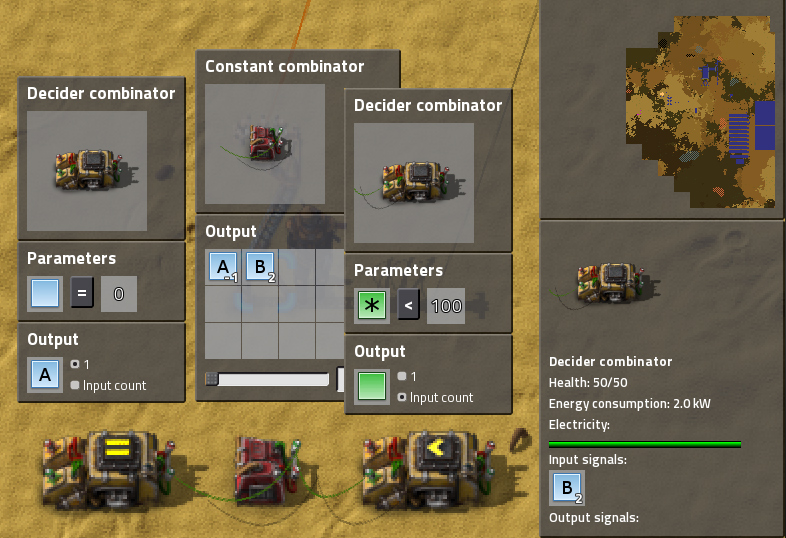Choose the green output signal slot
This screenshot has height=538, width=786.
372,387
